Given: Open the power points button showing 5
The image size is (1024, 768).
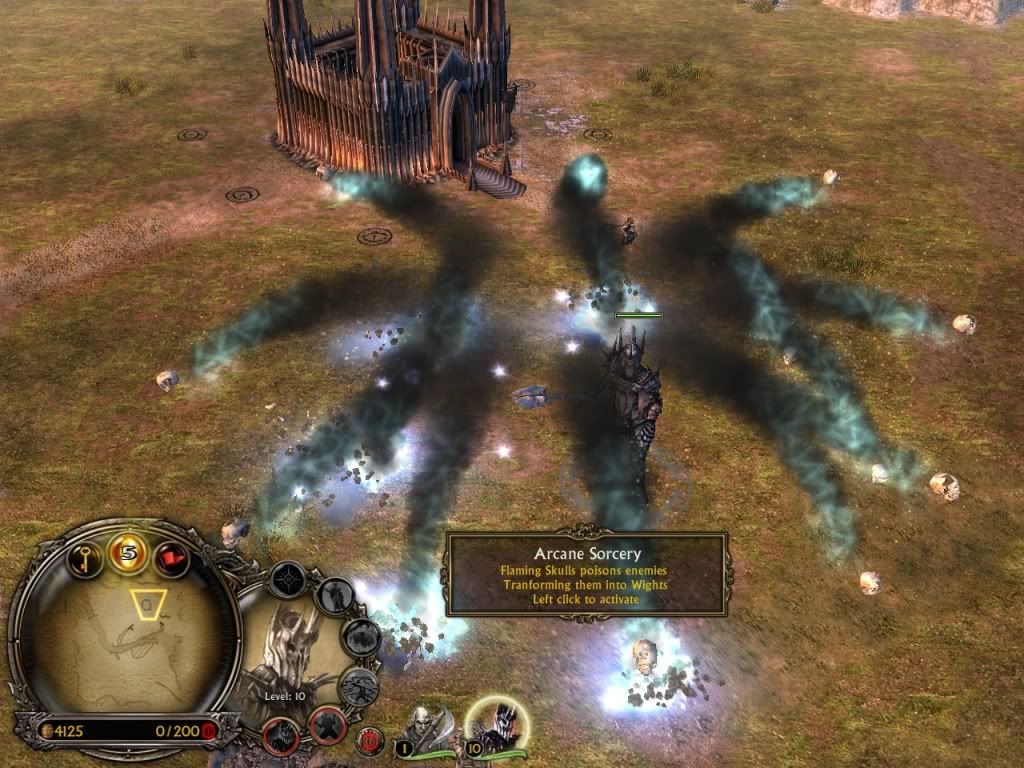Looking at the screenshot, I should tap(129, 551).
